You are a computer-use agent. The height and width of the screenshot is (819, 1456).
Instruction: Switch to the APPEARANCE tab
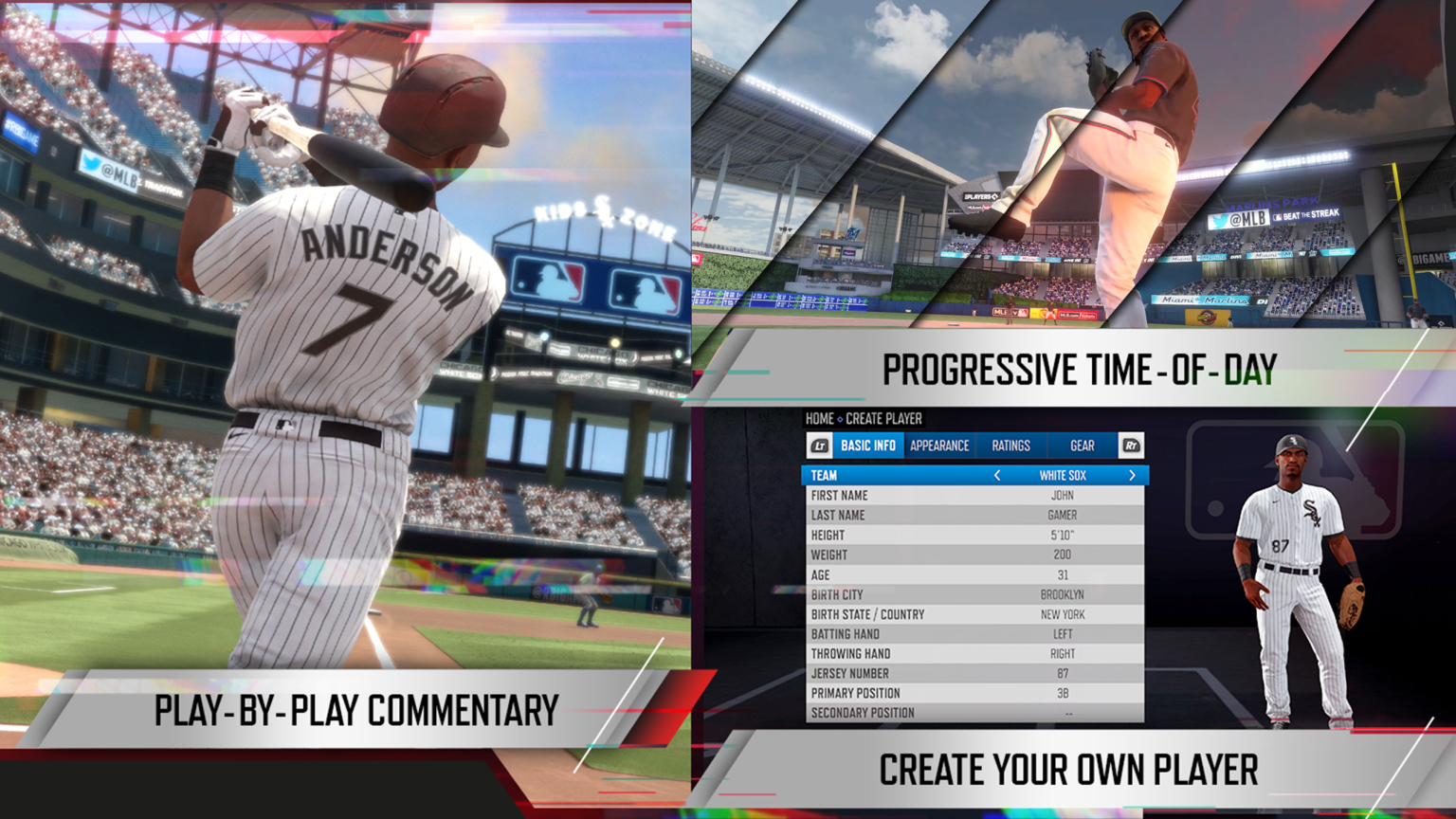click(x=939, y=446)
